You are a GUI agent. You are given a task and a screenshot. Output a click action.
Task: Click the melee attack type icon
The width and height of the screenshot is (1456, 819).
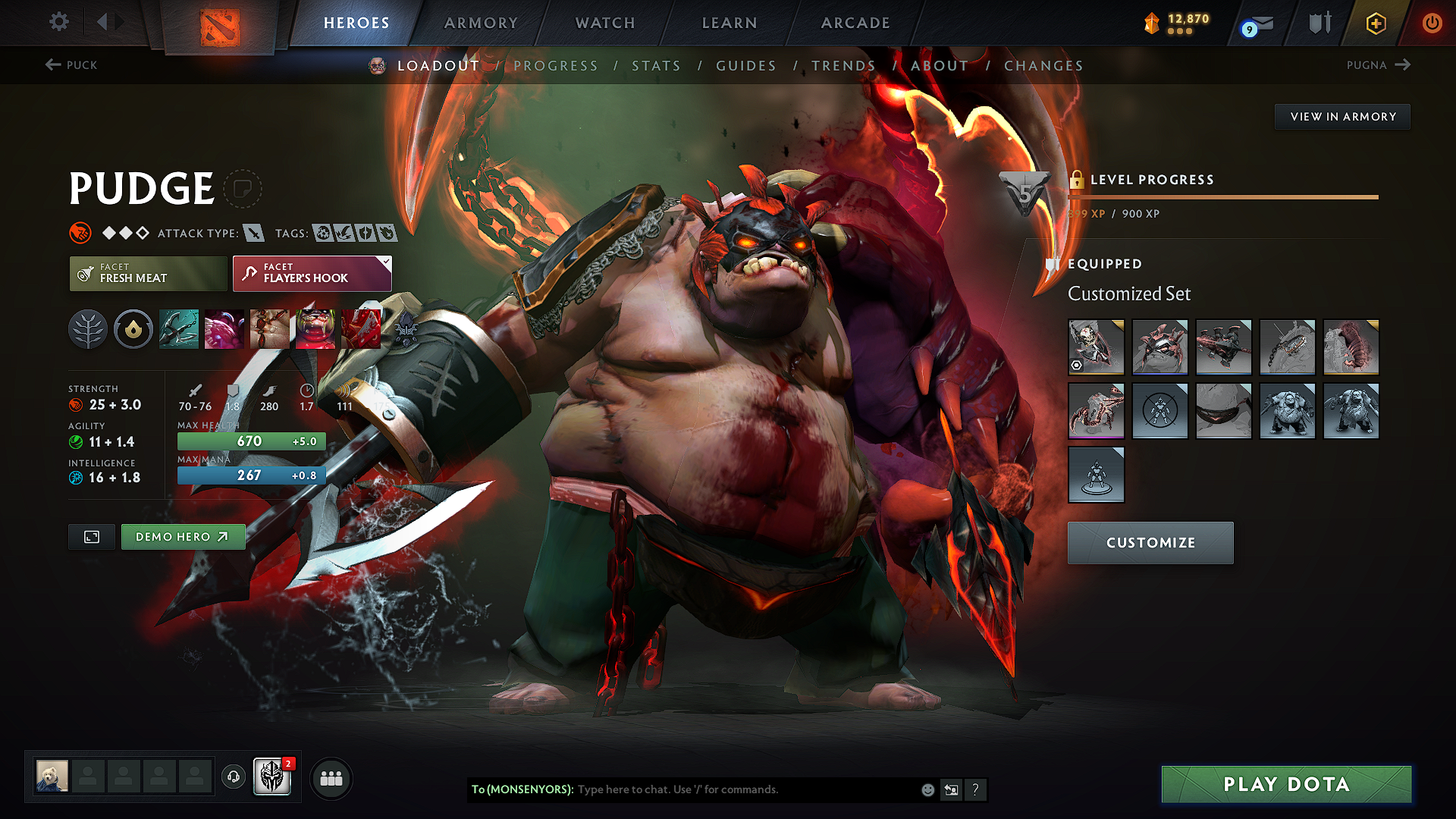(255, 233)
